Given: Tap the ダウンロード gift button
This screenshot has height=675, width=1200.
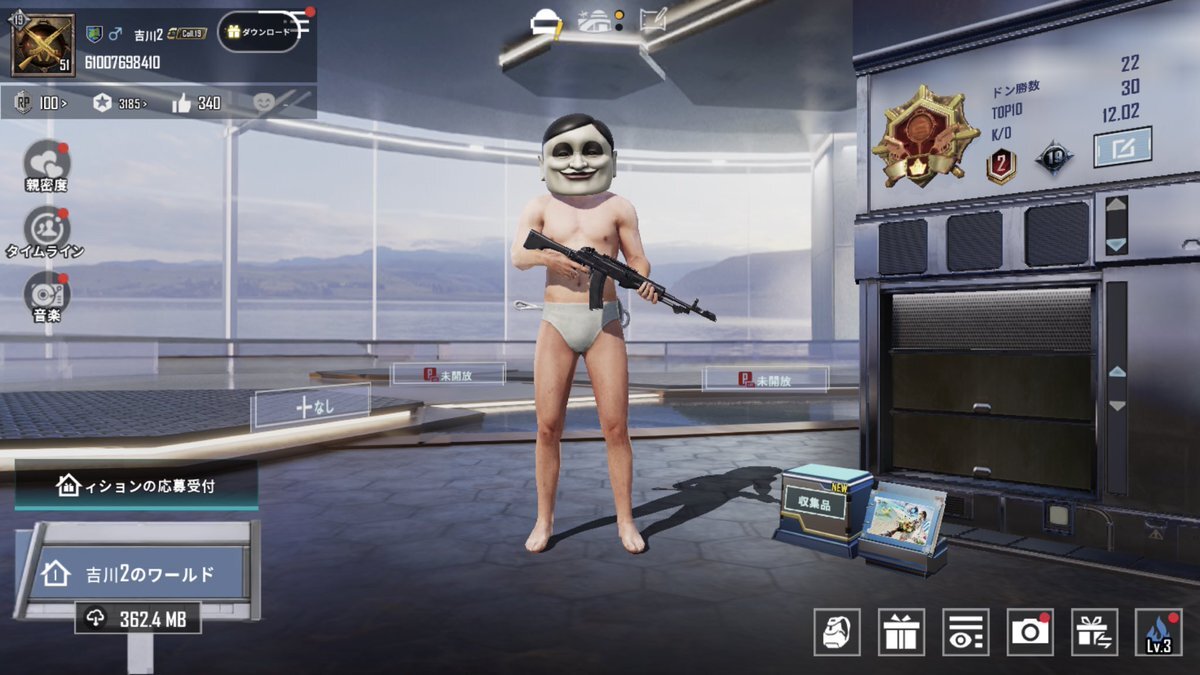Looking at the screenshot, I should coord(259,32).
